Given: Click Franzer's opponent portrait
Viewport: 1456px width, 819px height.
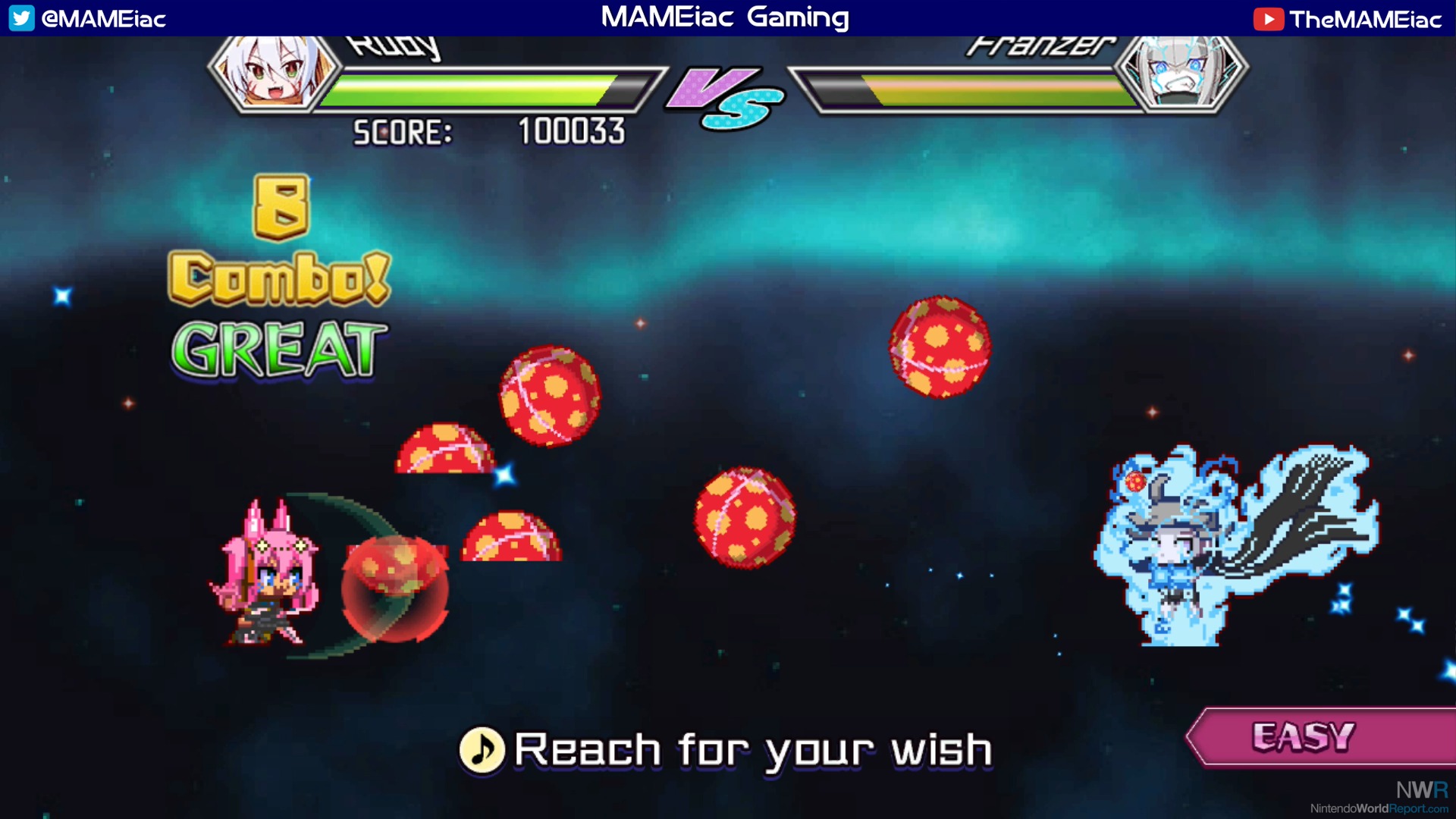Looking at the screenshot, I should (x=1180, y=72).
